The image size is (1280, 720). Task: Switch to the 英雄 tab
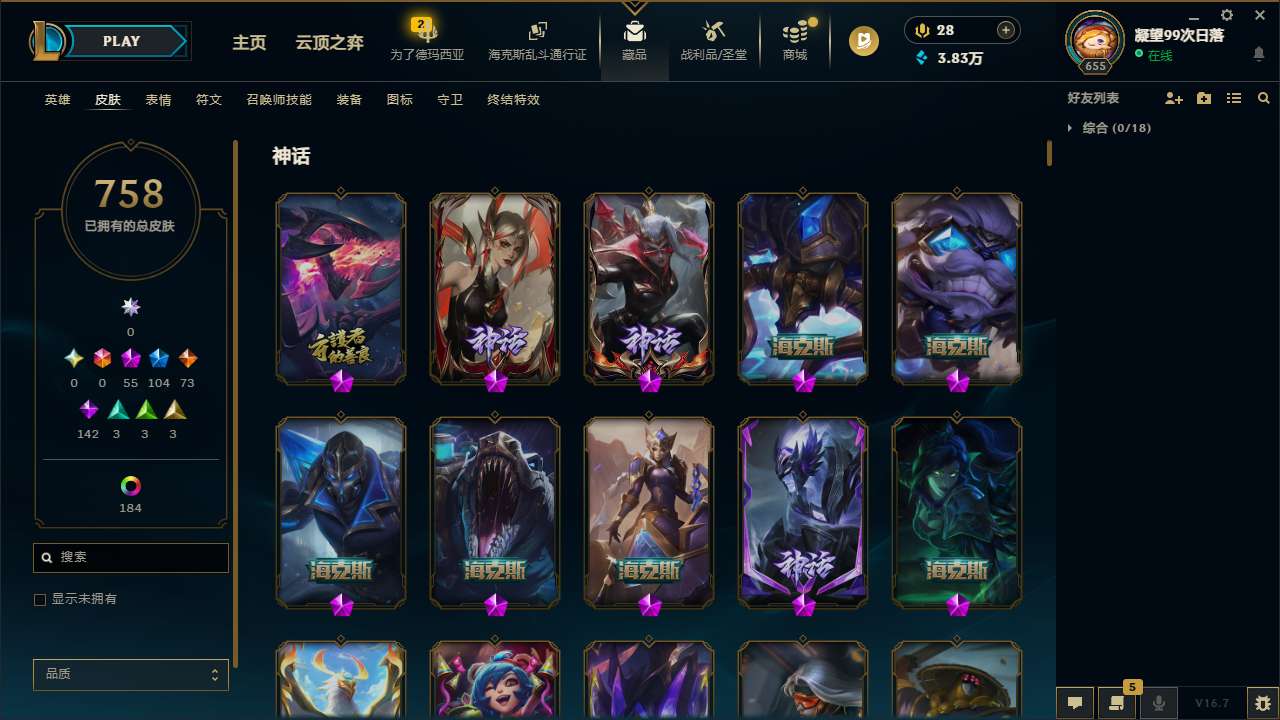tap(57, 100)
